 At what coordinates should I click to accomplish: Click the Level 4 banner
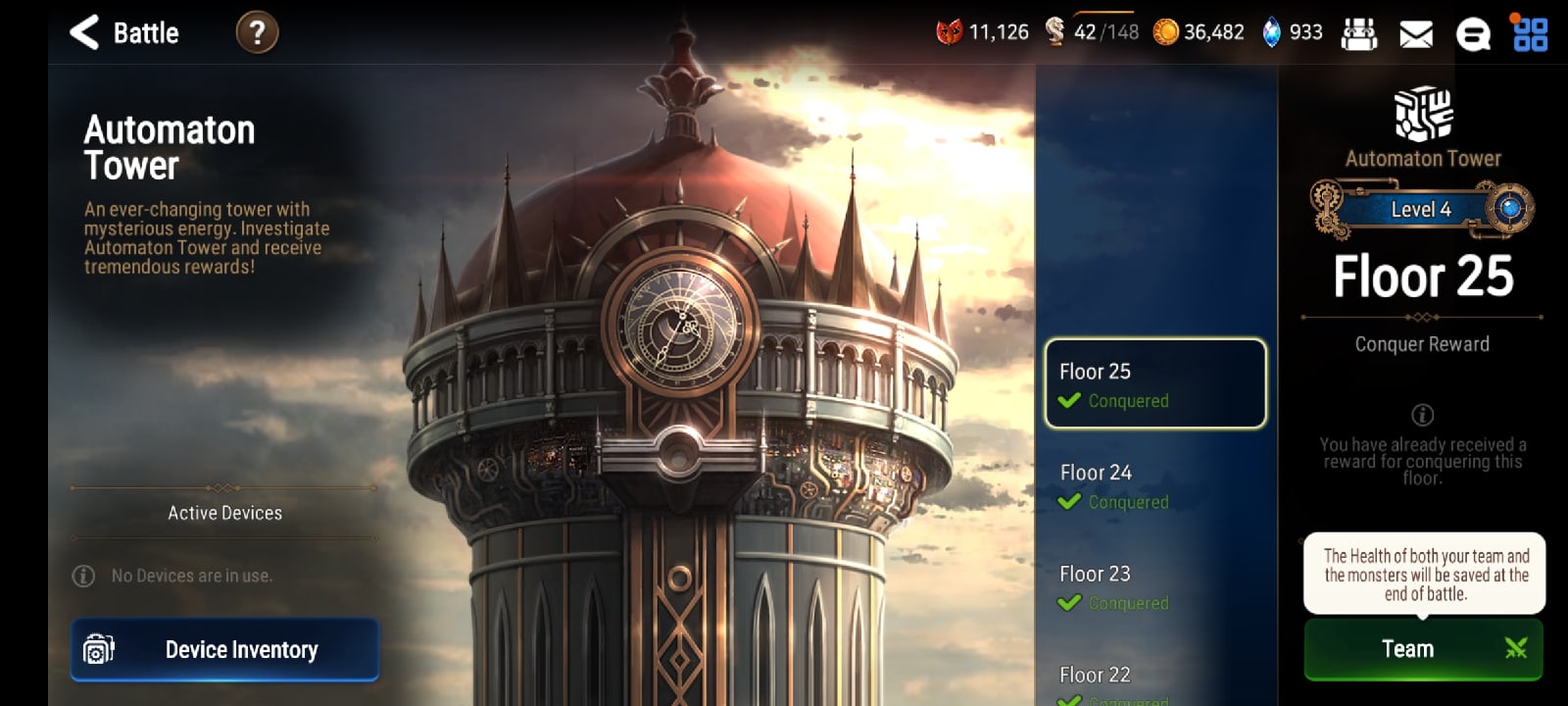[x=1421, y=209]
